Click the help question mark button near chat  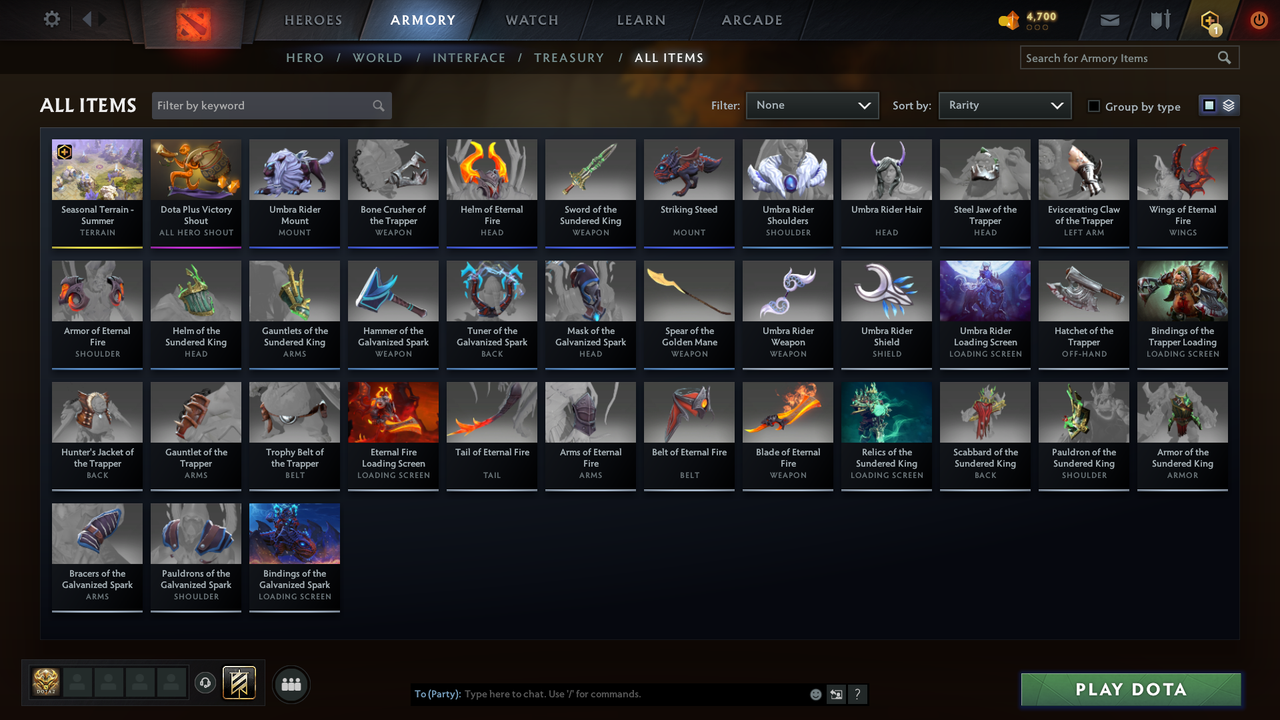[x=857, y=693]
